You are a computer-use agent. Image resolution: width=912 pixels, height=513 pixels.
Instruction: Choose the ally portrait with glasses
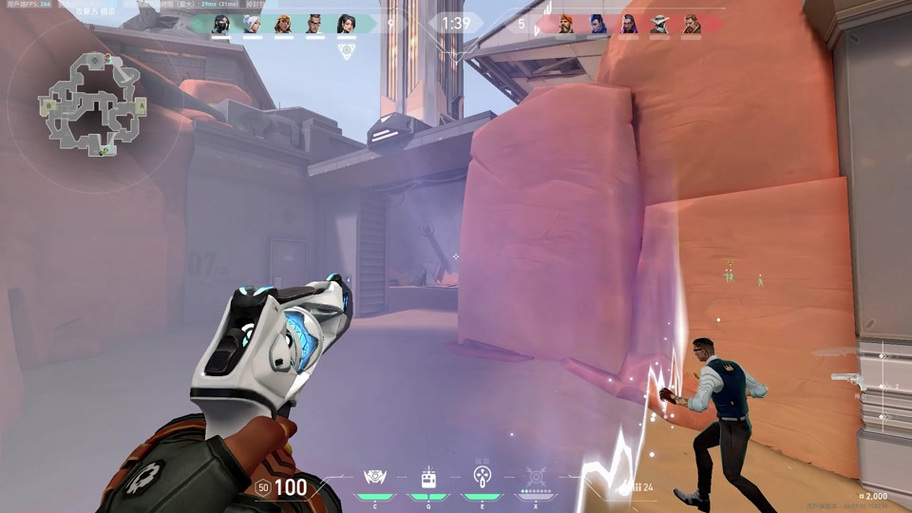tap(315, 24)
